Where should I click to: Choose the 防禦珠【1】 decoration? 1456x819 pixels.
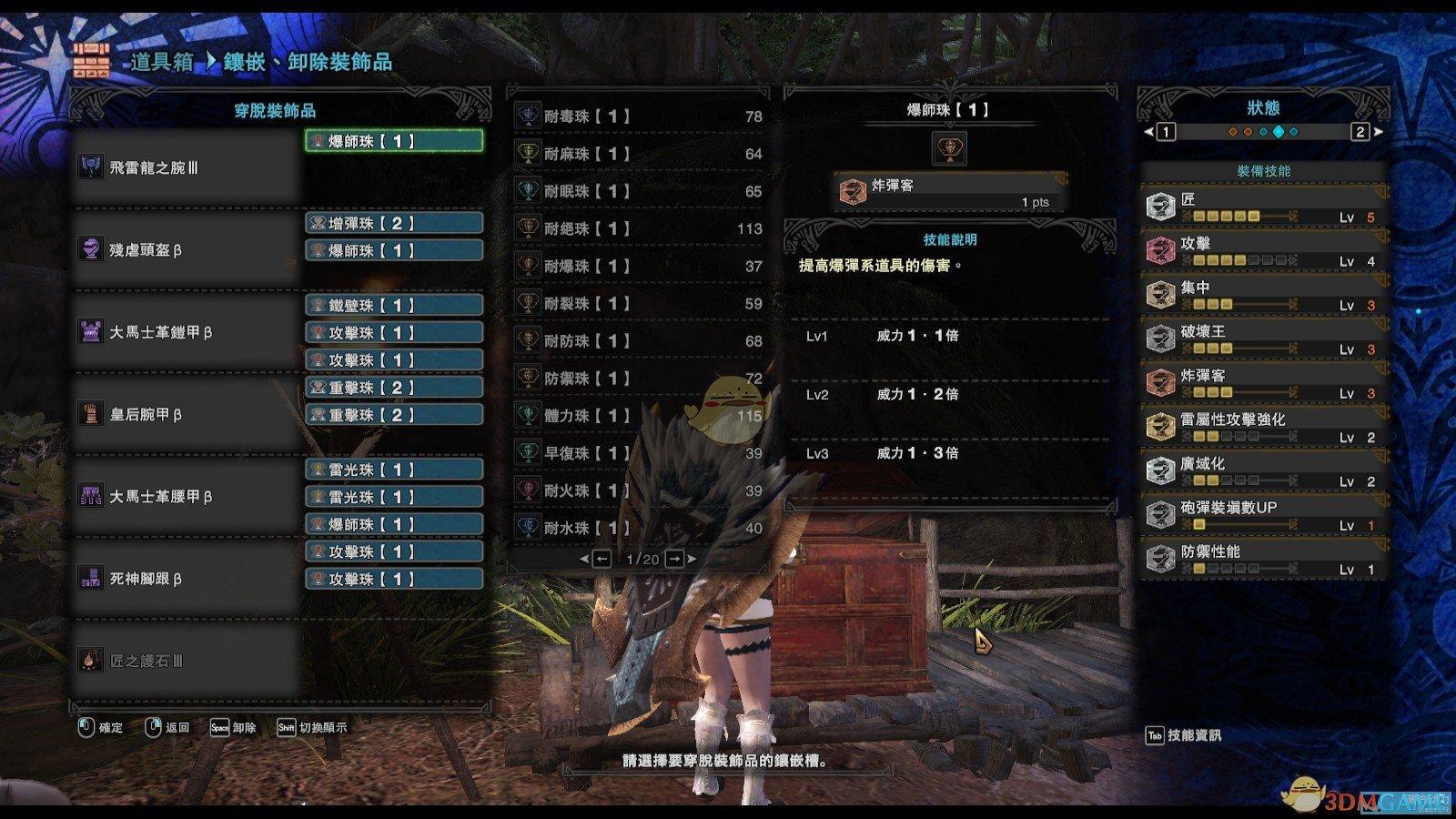pos(639,378)
